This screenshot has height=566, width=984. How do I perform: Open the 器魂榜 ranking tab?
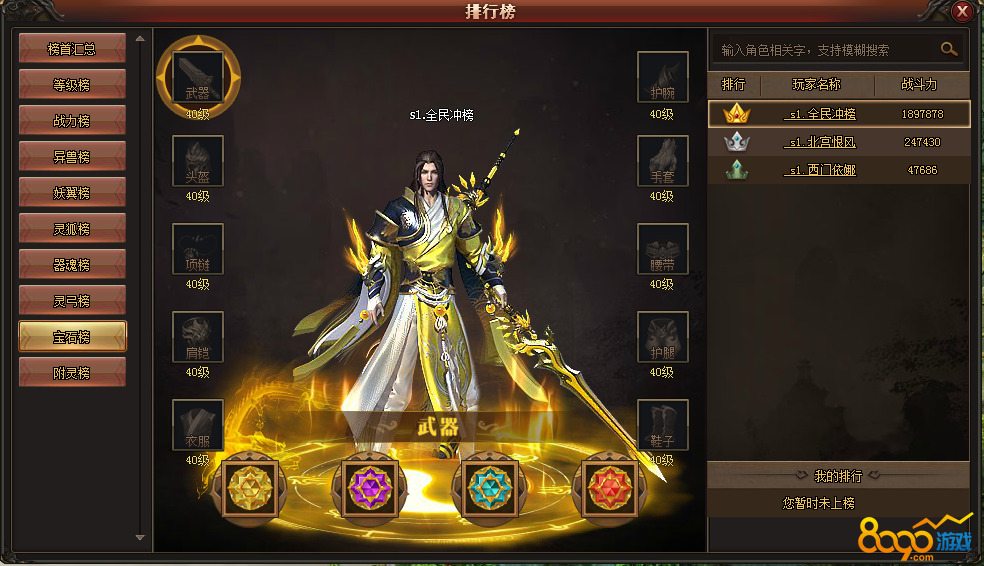[72, 264]
